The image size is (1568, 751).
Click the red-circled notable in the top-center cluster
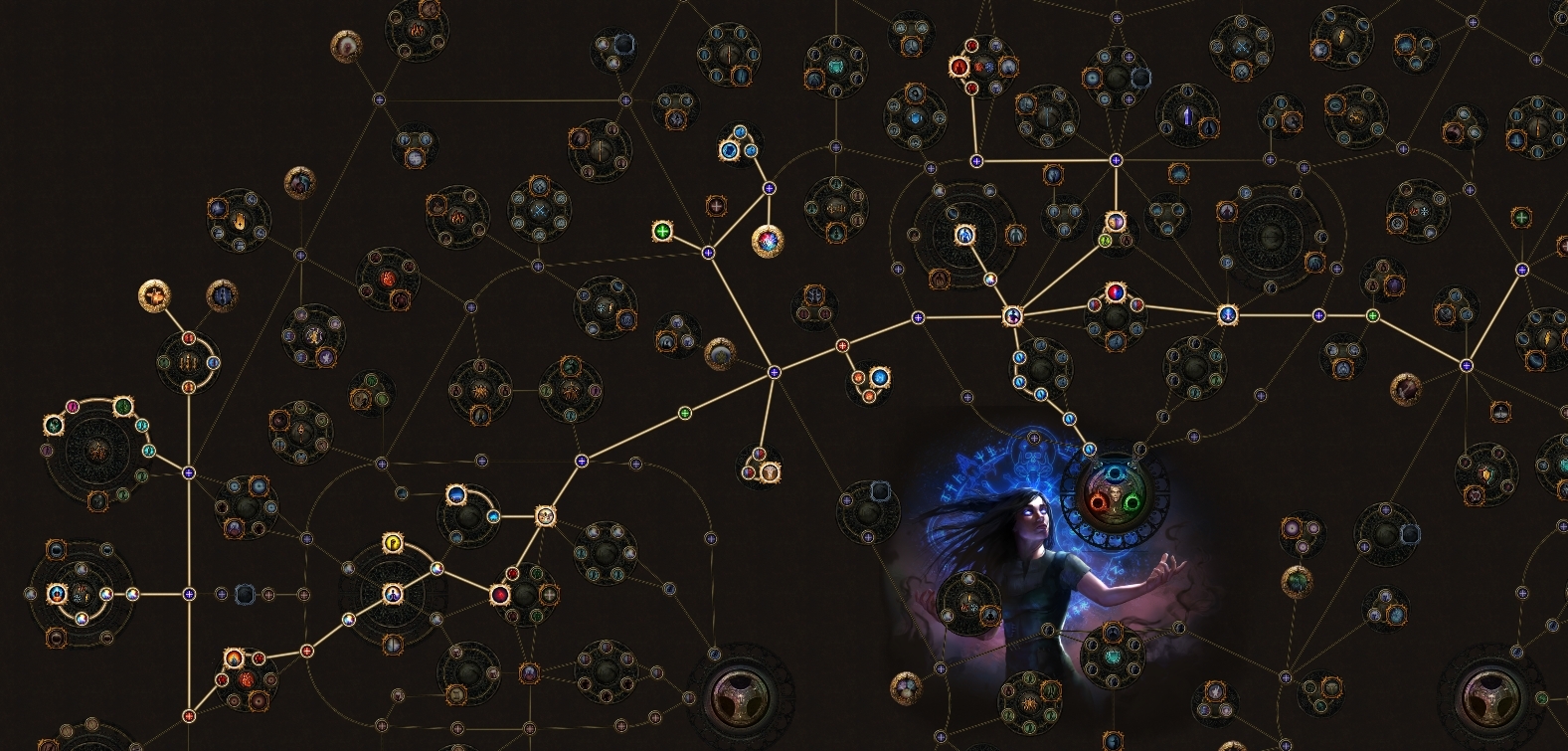point(958,68)
